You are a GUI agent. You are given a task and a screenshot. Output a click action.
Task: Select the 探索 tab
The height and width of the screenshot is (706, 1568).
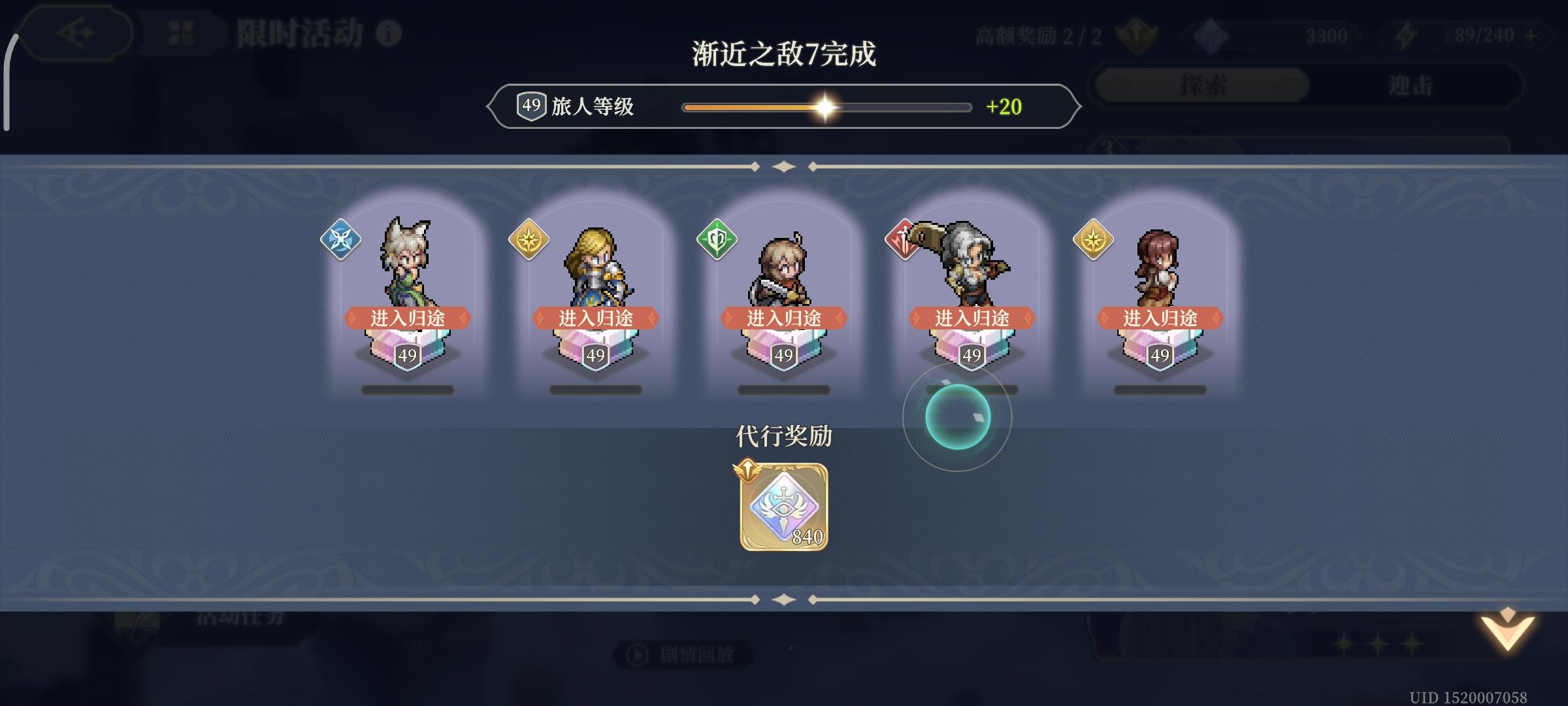1202,84
